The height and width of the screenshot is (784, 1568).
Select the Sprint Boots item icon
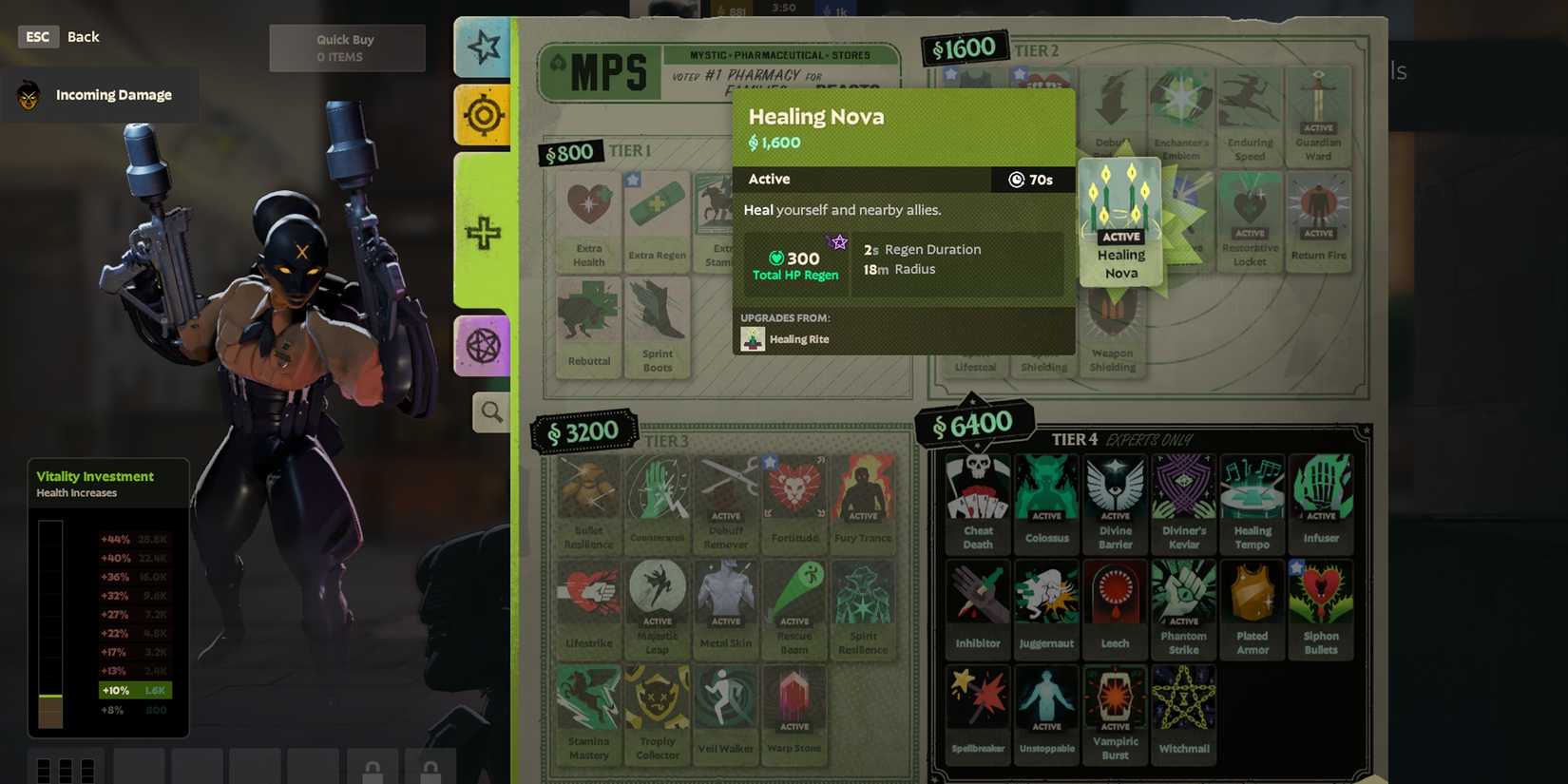coord(657,321)
